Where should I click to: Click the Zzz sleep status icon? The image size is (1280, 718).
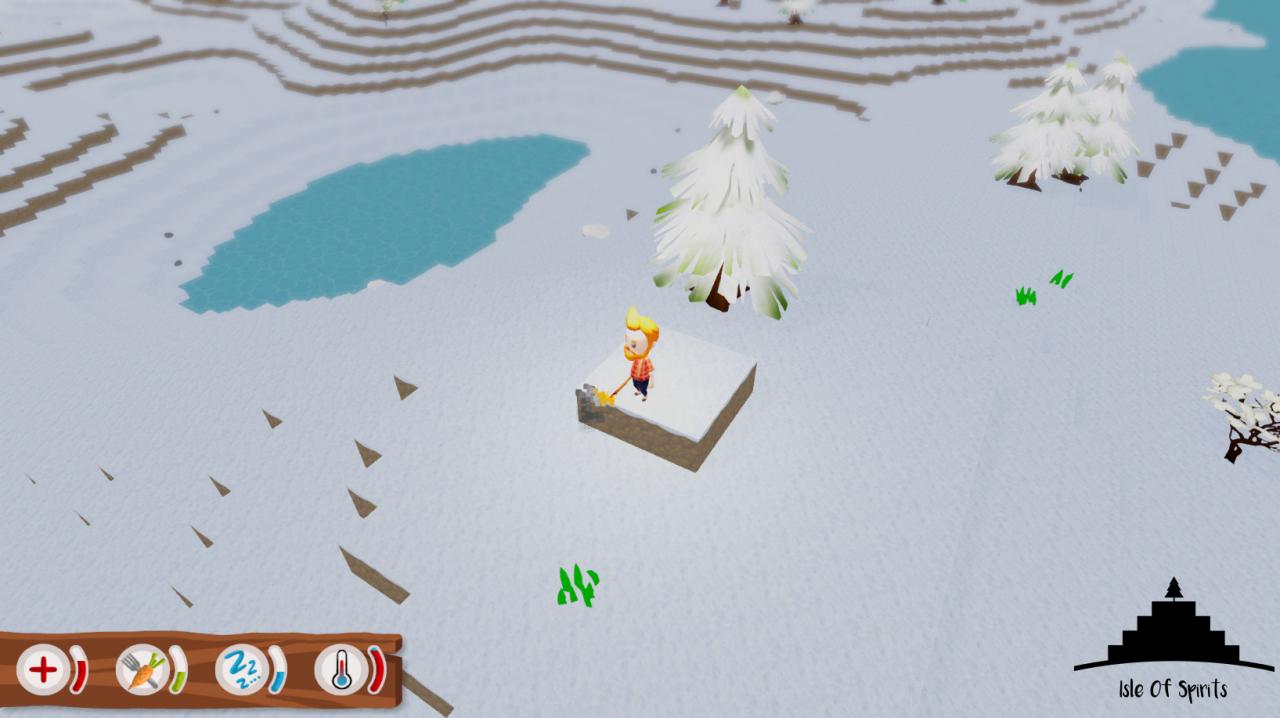click(x=241, y=669)
